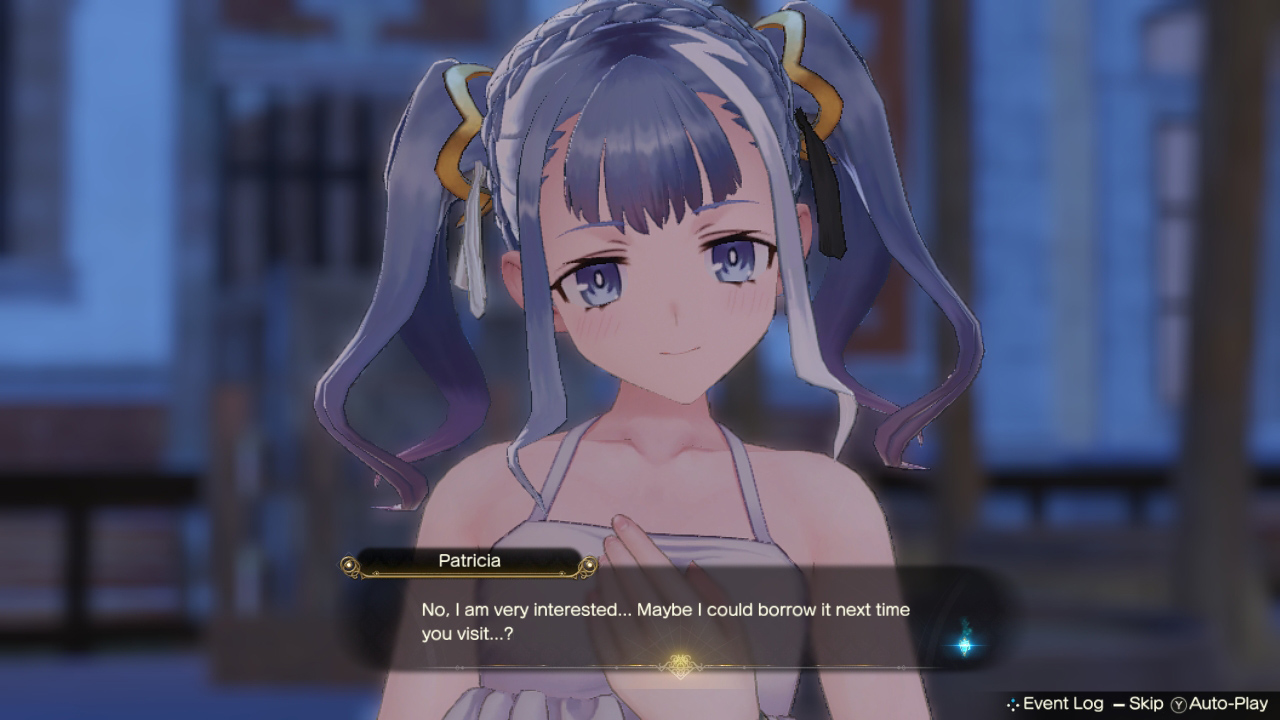Select the Patricia name banner
This screenshot has height=720, width=1280.
tap(471, 561)
